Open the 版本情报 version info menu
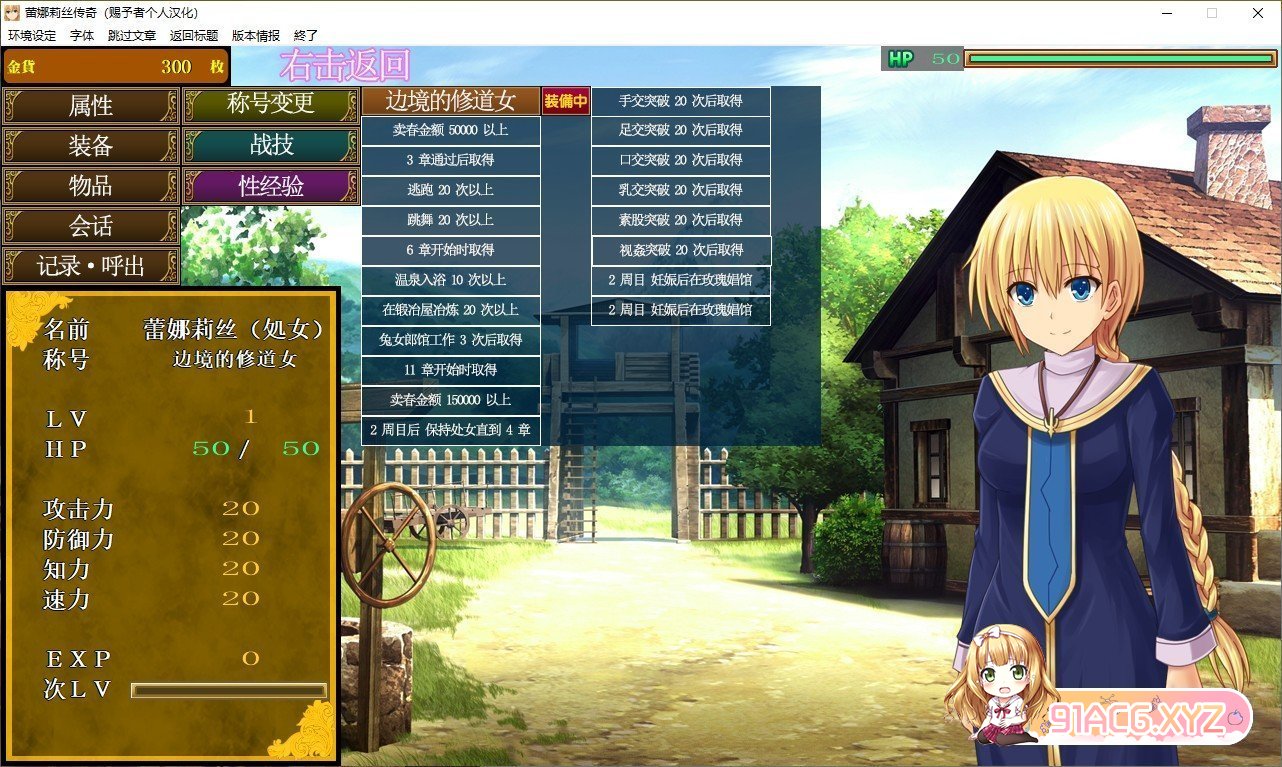 pyautogui.click(x=256, y=35)
